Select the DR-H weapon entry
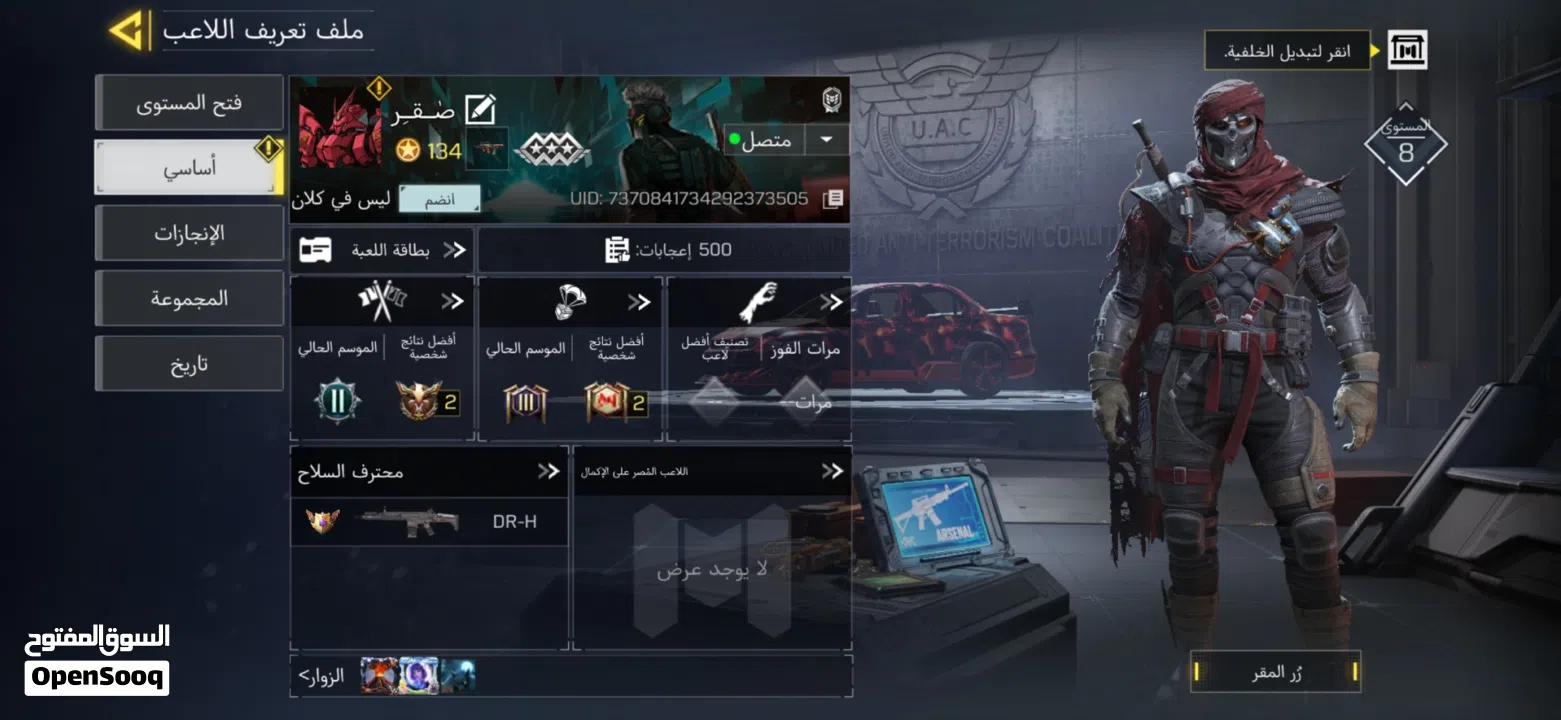The height and width of the screenshot is (720, 1561). (x=429, y=521)
